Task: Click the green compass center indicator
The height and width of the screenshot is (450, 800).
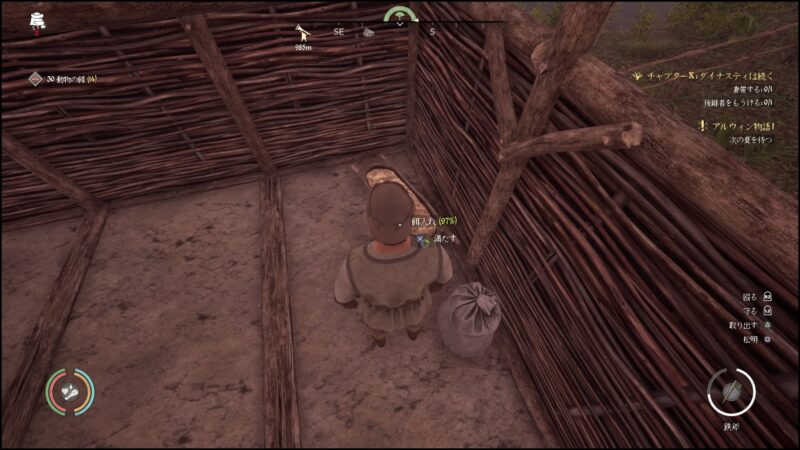Action: (401, 15)
